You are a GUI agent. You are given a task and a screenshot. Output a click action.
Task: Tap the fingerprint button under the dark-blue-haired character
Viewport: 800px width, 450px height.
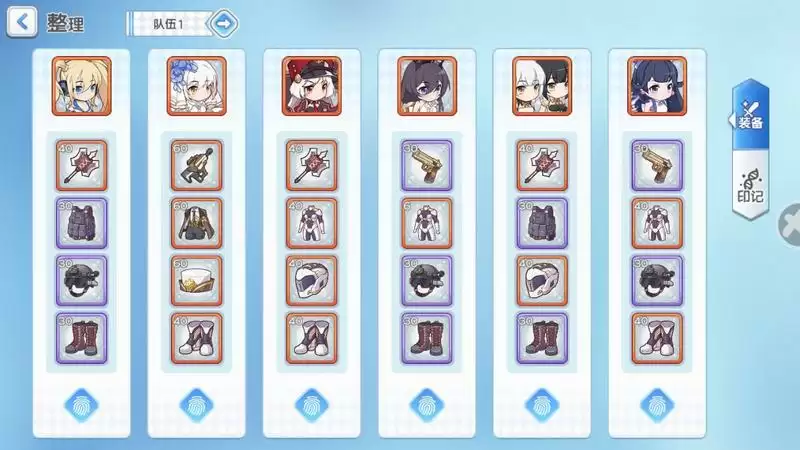[657, 404]
